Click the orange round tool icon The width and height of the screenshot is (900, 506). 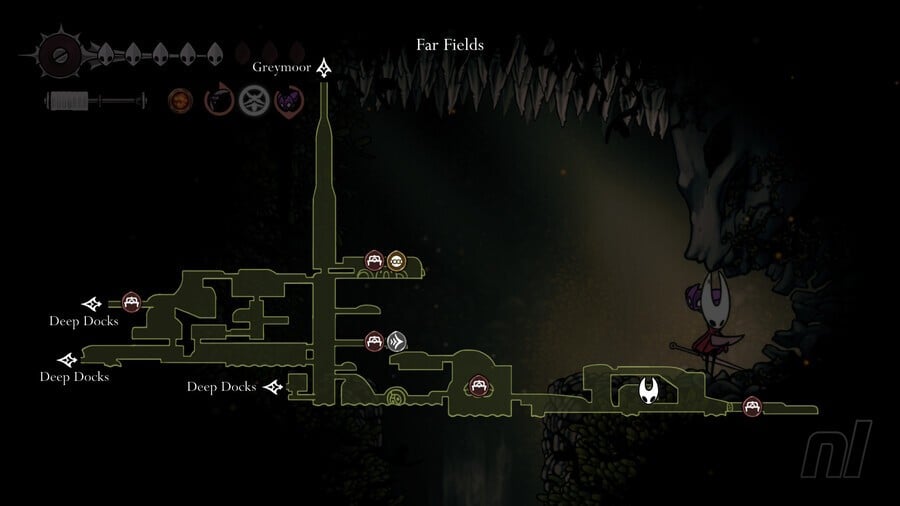tap(181, 100)
